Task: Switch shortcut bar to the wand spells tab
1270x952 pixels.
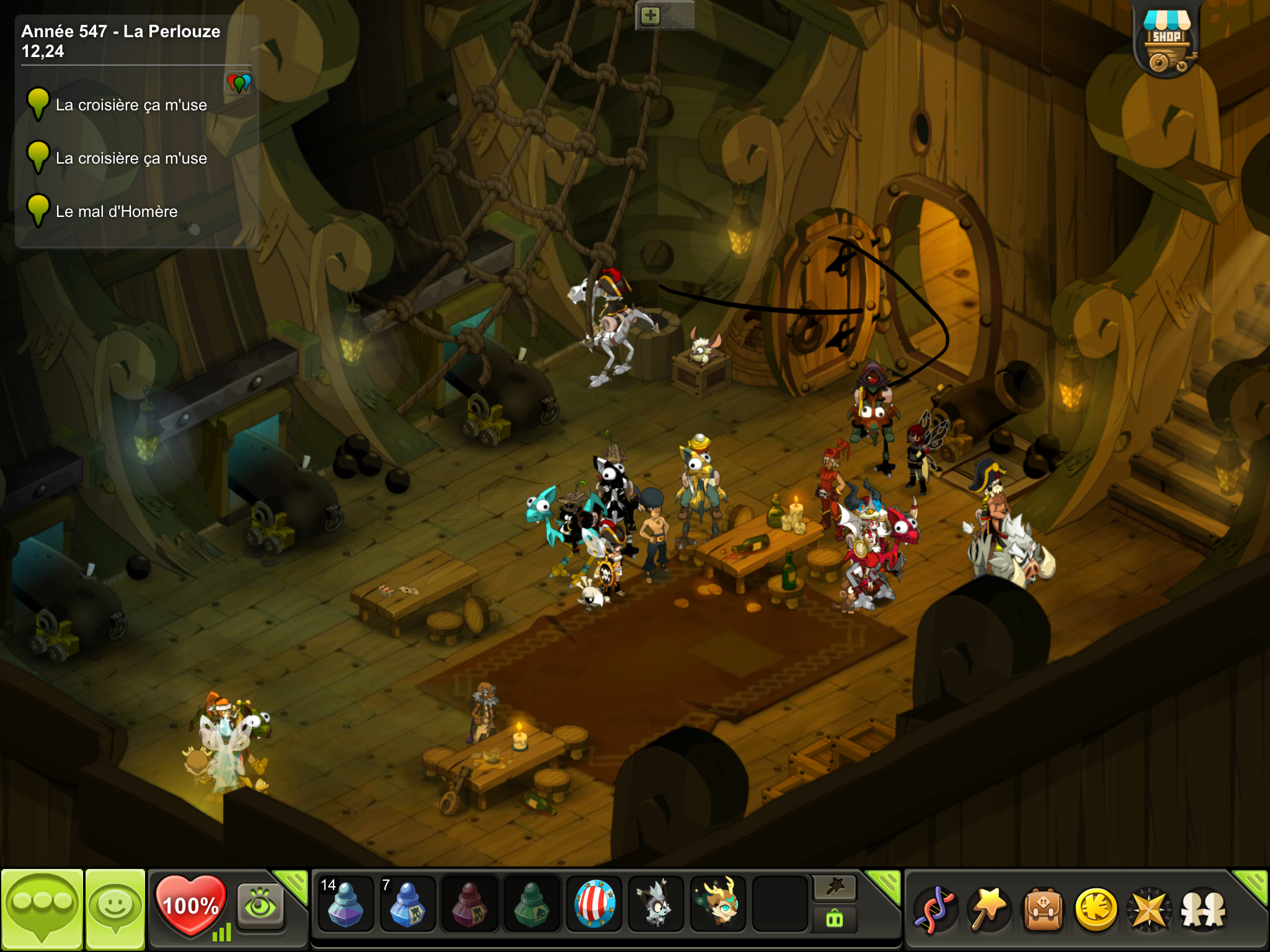Action: (835, 889)
